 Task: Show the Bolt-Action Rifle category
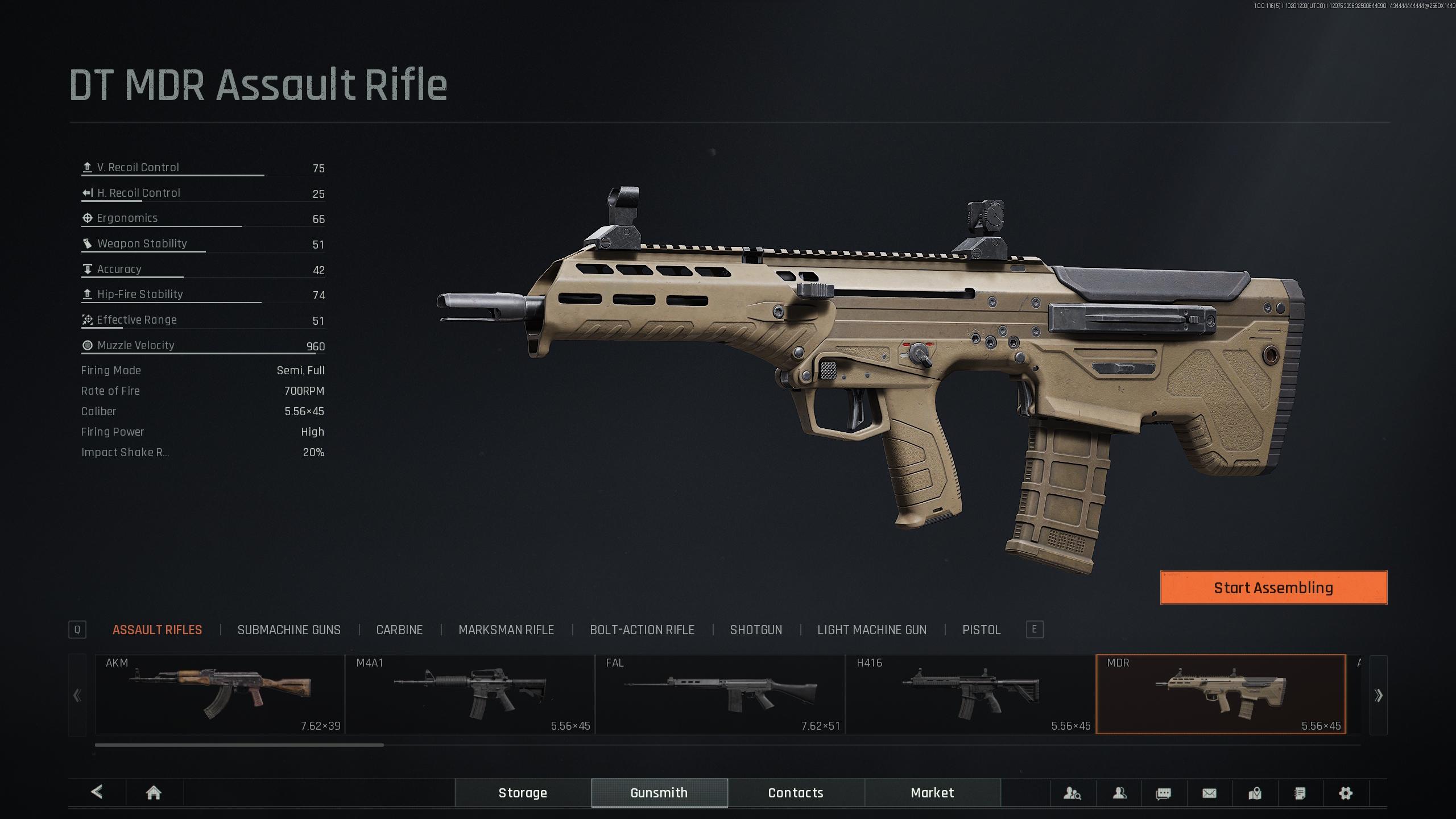642,630
